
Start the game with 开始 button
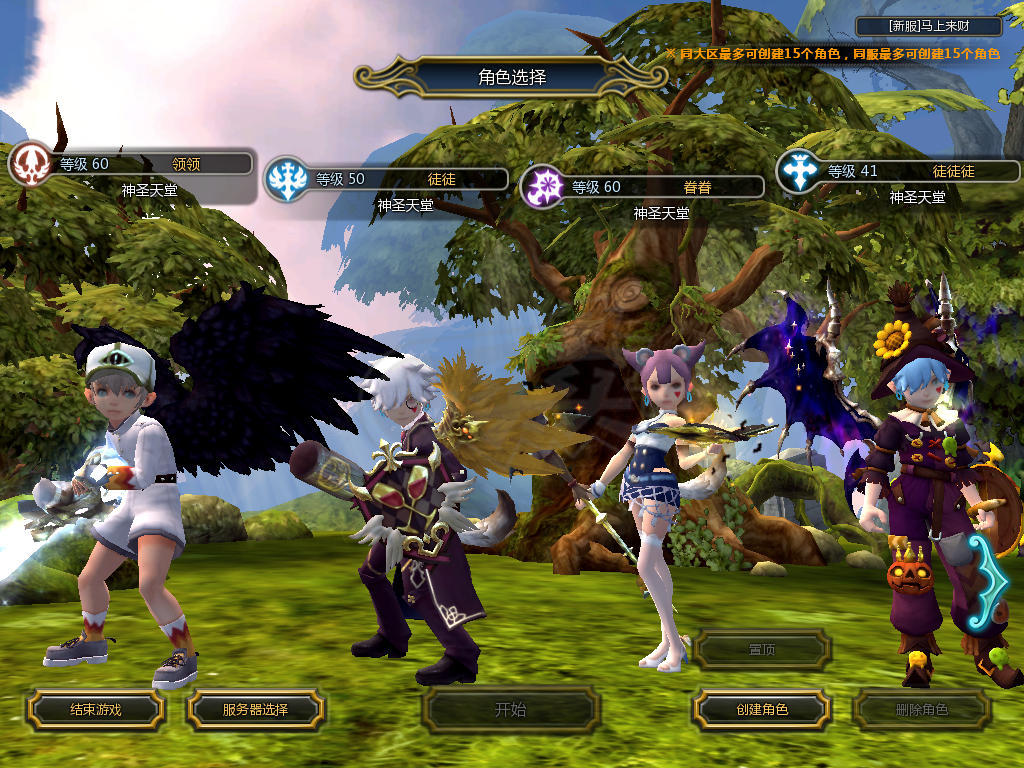click(510, 710)
